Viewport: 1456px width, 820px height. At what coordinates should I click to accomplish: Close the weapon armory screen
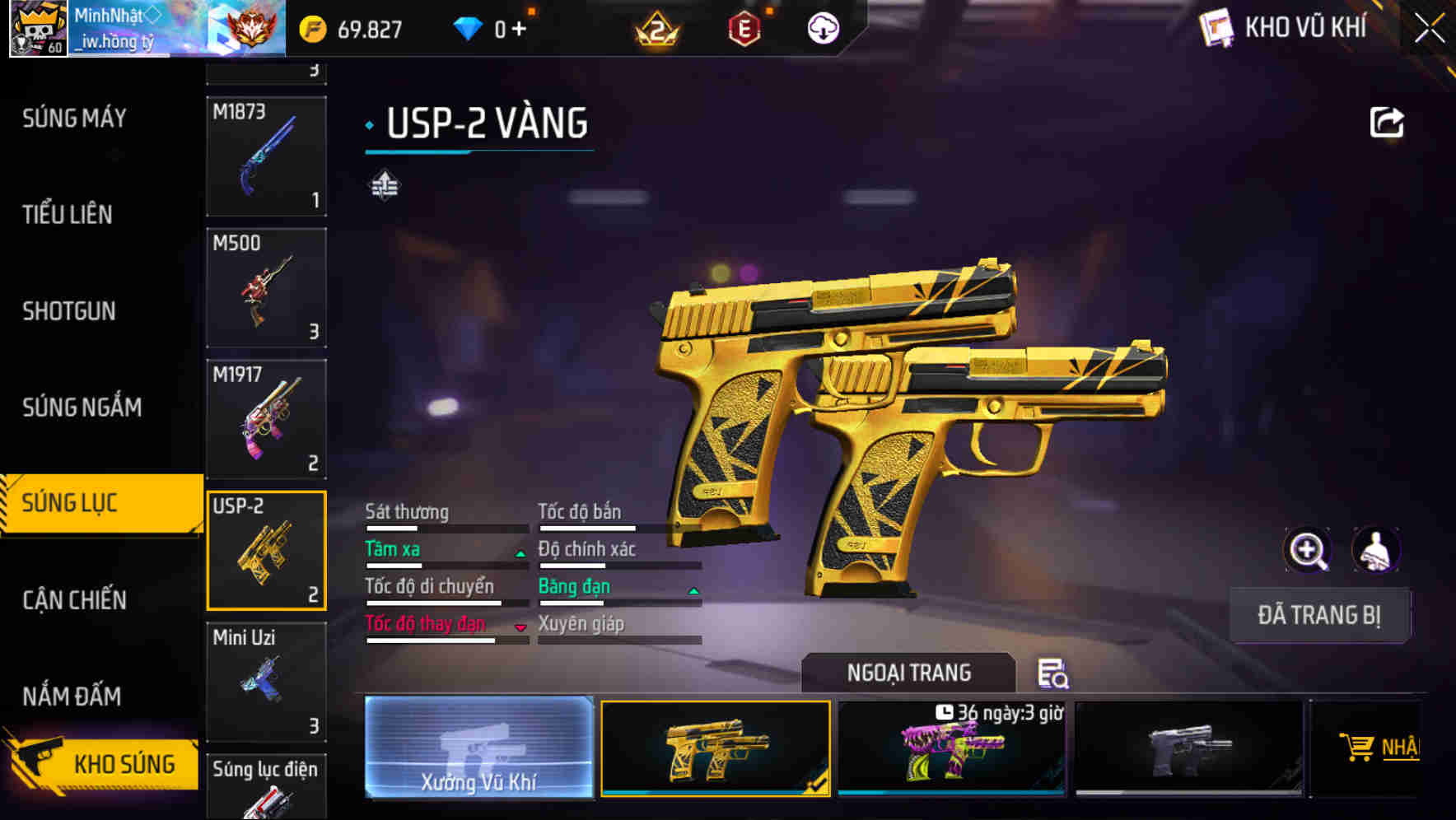point(1429,29)
